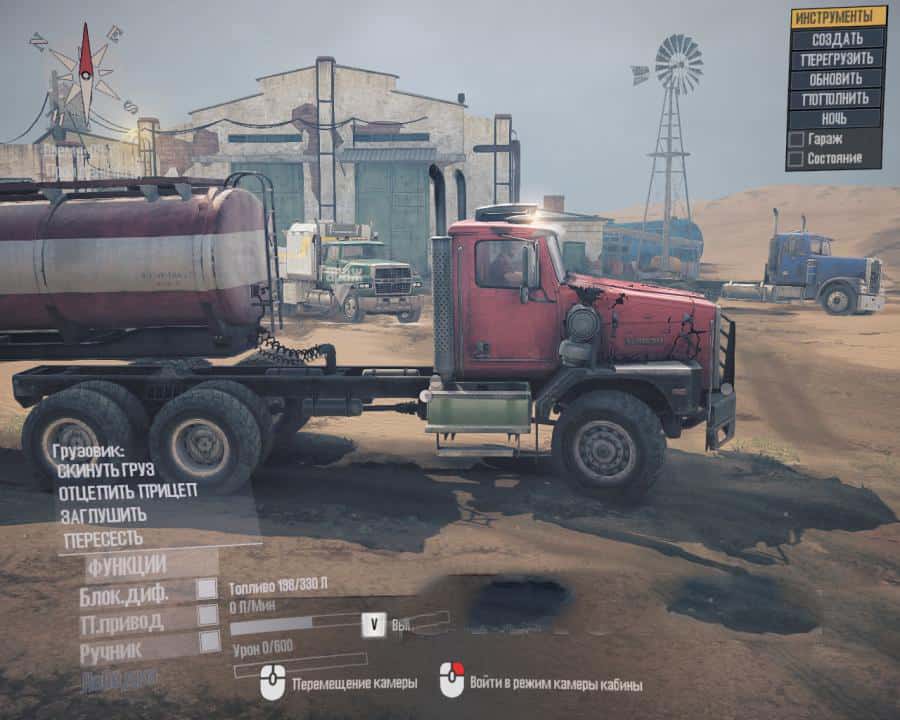Viewport: 900px width, 720px height.
Task: Enable the П.привод all-wheel drive checkbox
Action: [x=206, y=616]
